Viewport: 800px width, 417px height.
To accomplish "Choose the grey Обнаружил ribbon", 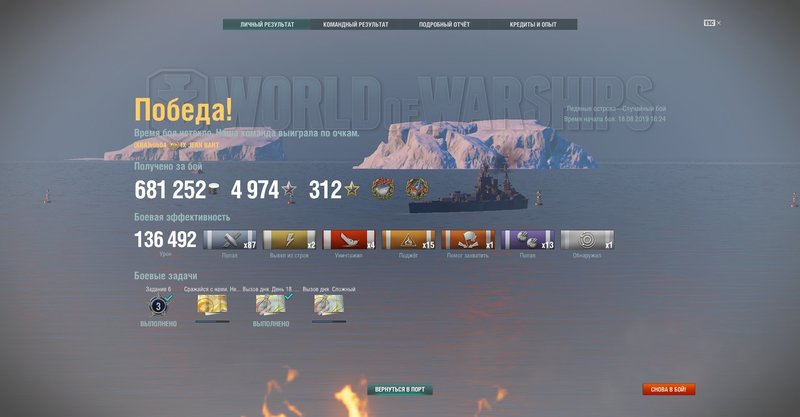I will 587,240.
